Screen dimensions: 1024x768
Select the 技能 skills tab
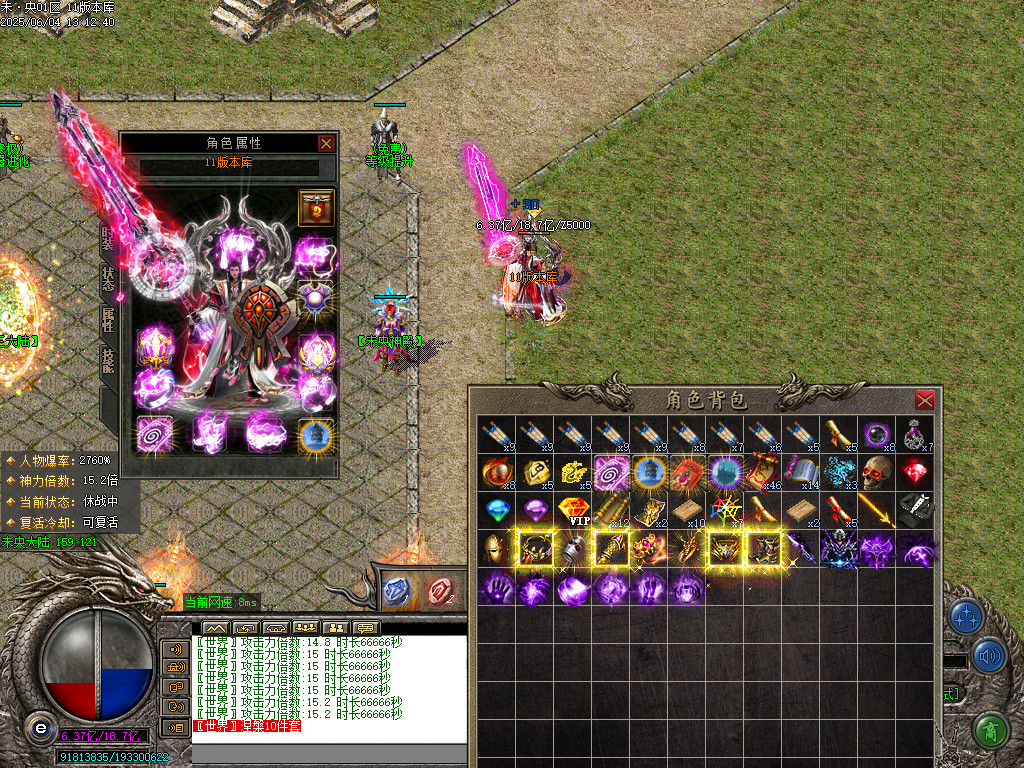pyautogui.click(x=108, y=360)
